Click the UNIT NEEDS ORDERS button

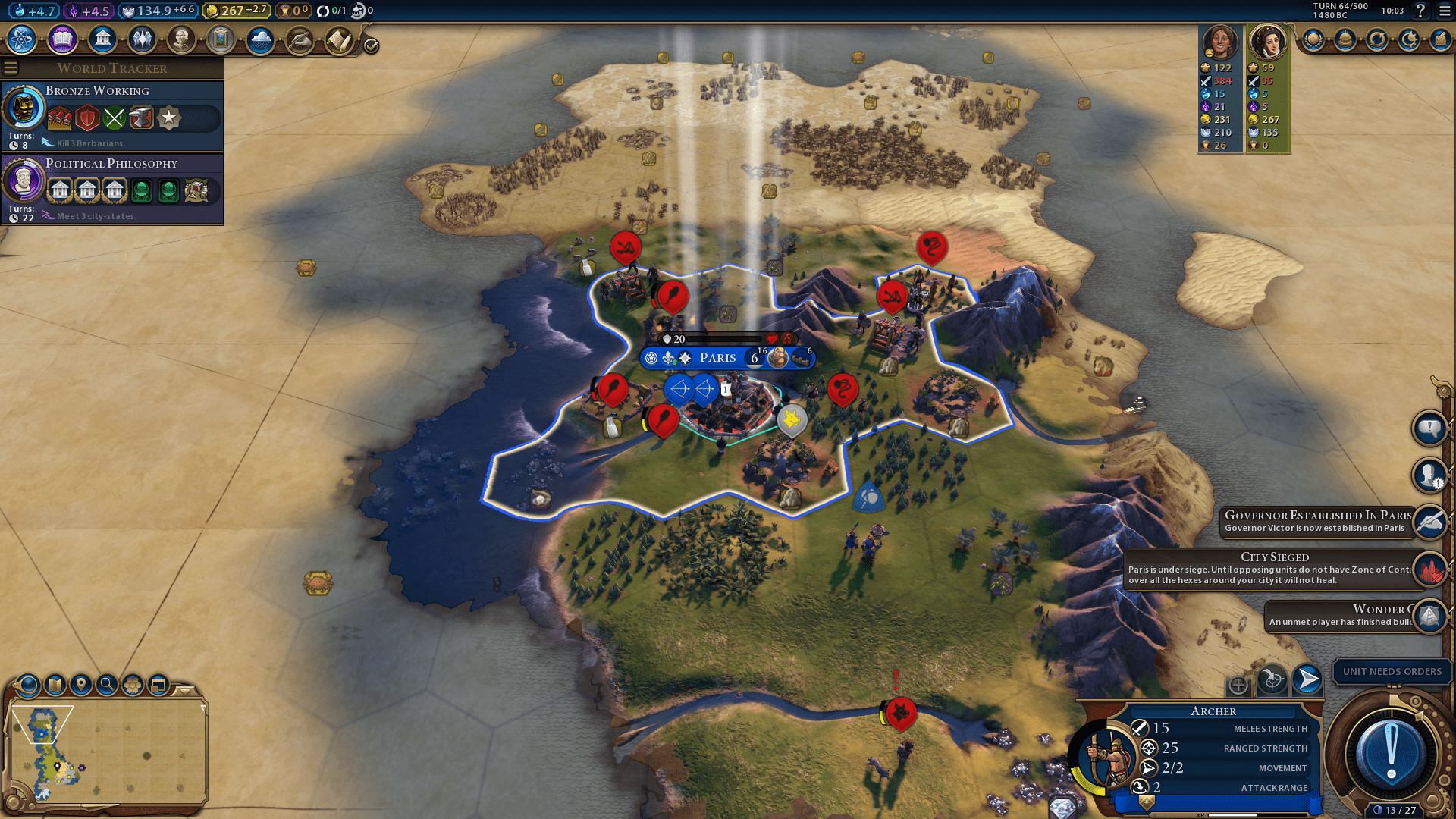1392,672
